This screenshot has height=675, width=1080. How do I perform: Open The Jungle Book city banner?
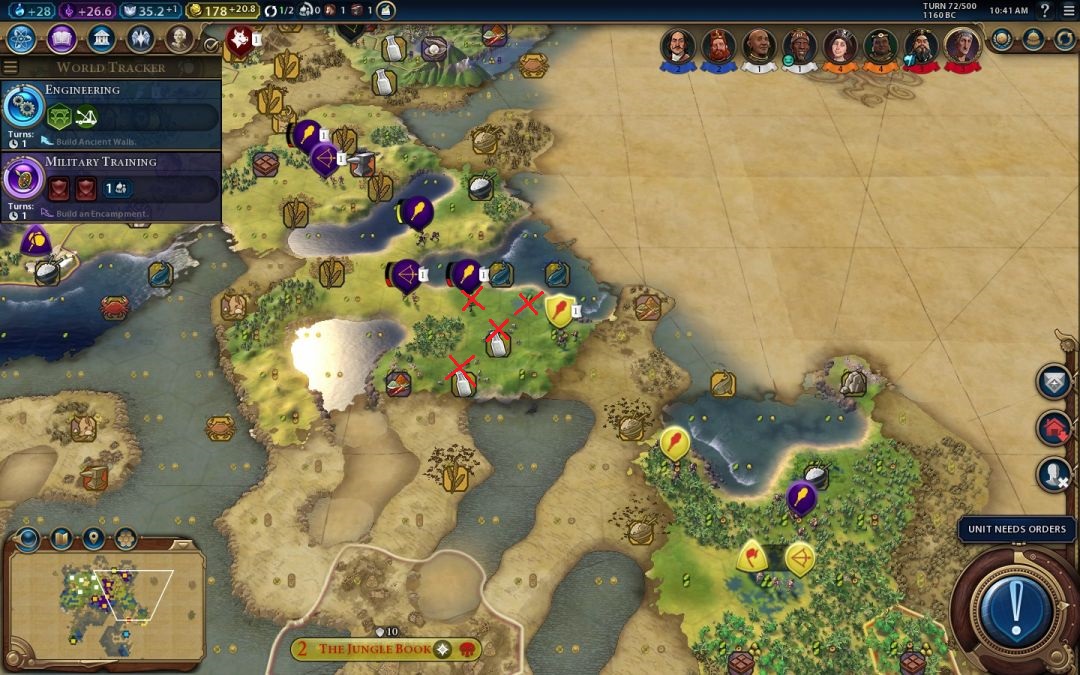click(374, 649)
